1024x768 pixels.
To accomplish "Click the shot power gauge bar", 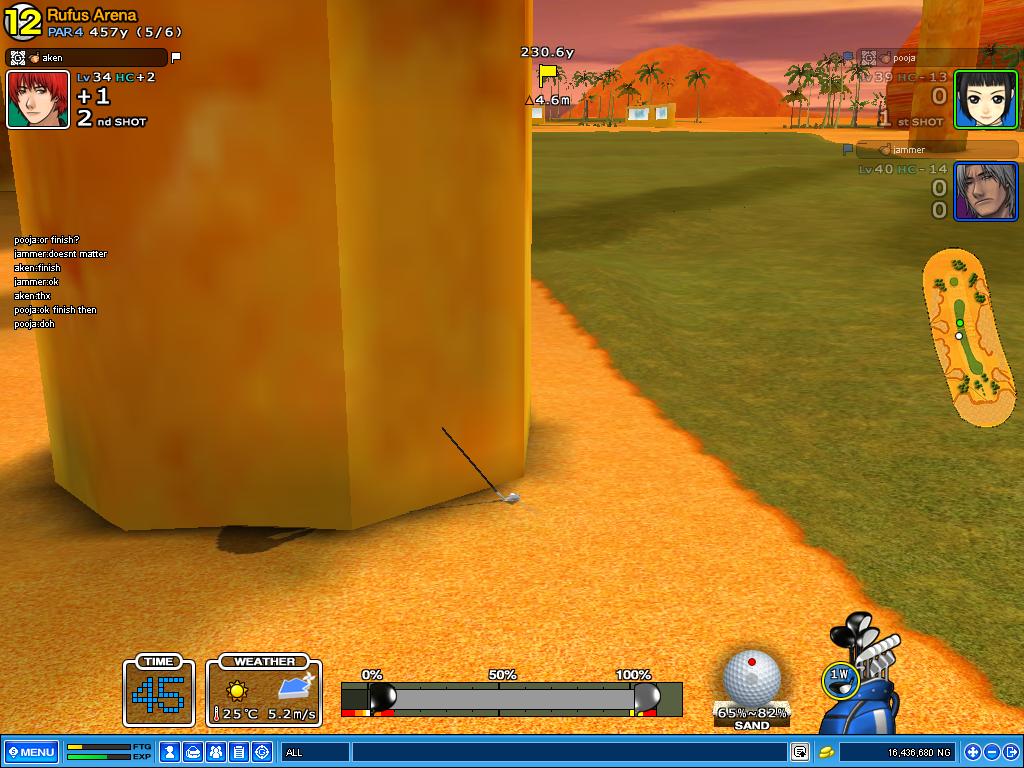I will 511,698.
